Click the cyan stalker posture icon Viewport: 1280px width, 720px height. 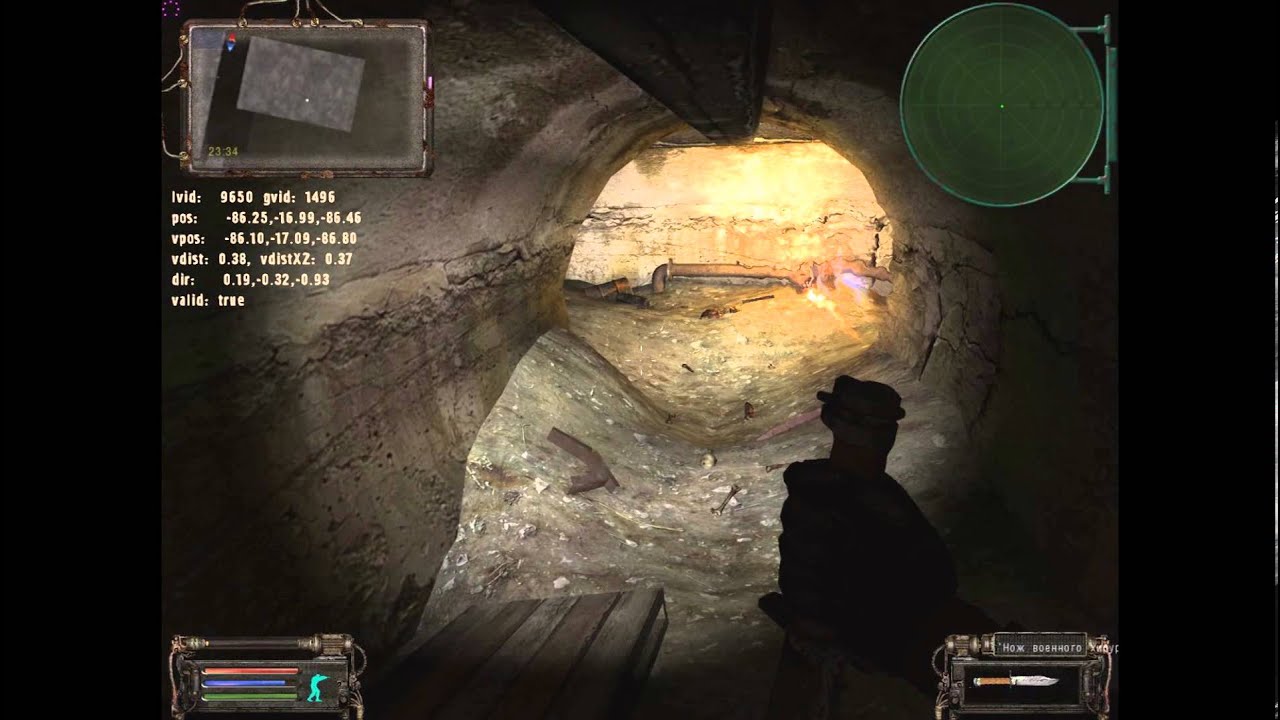[x=319, y=686]
